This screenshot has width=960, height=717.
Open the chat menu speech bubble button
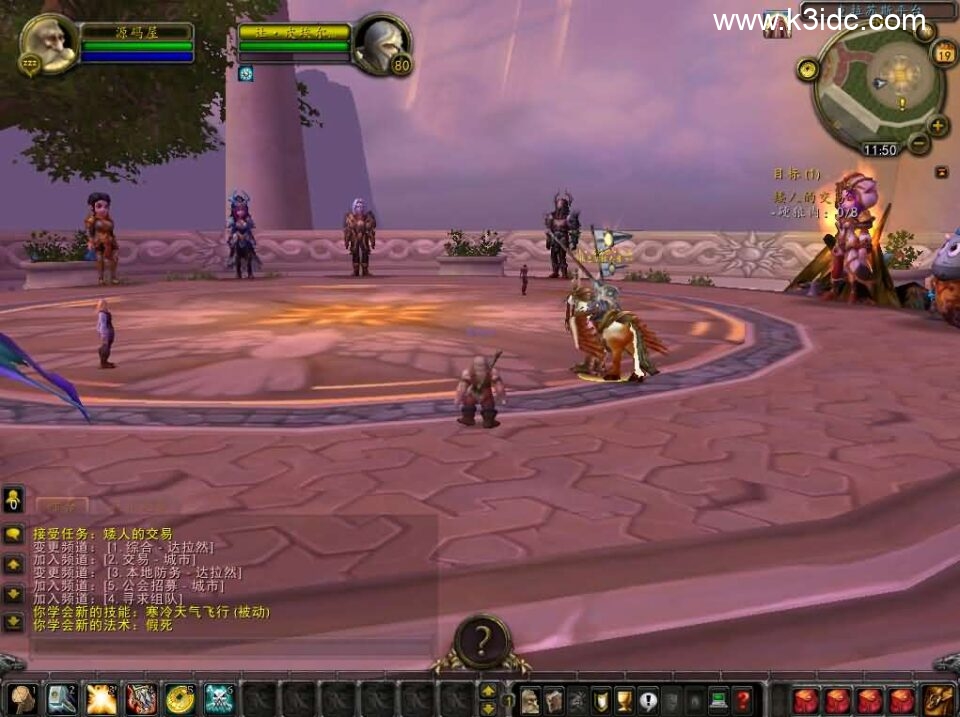coord(13,534)
